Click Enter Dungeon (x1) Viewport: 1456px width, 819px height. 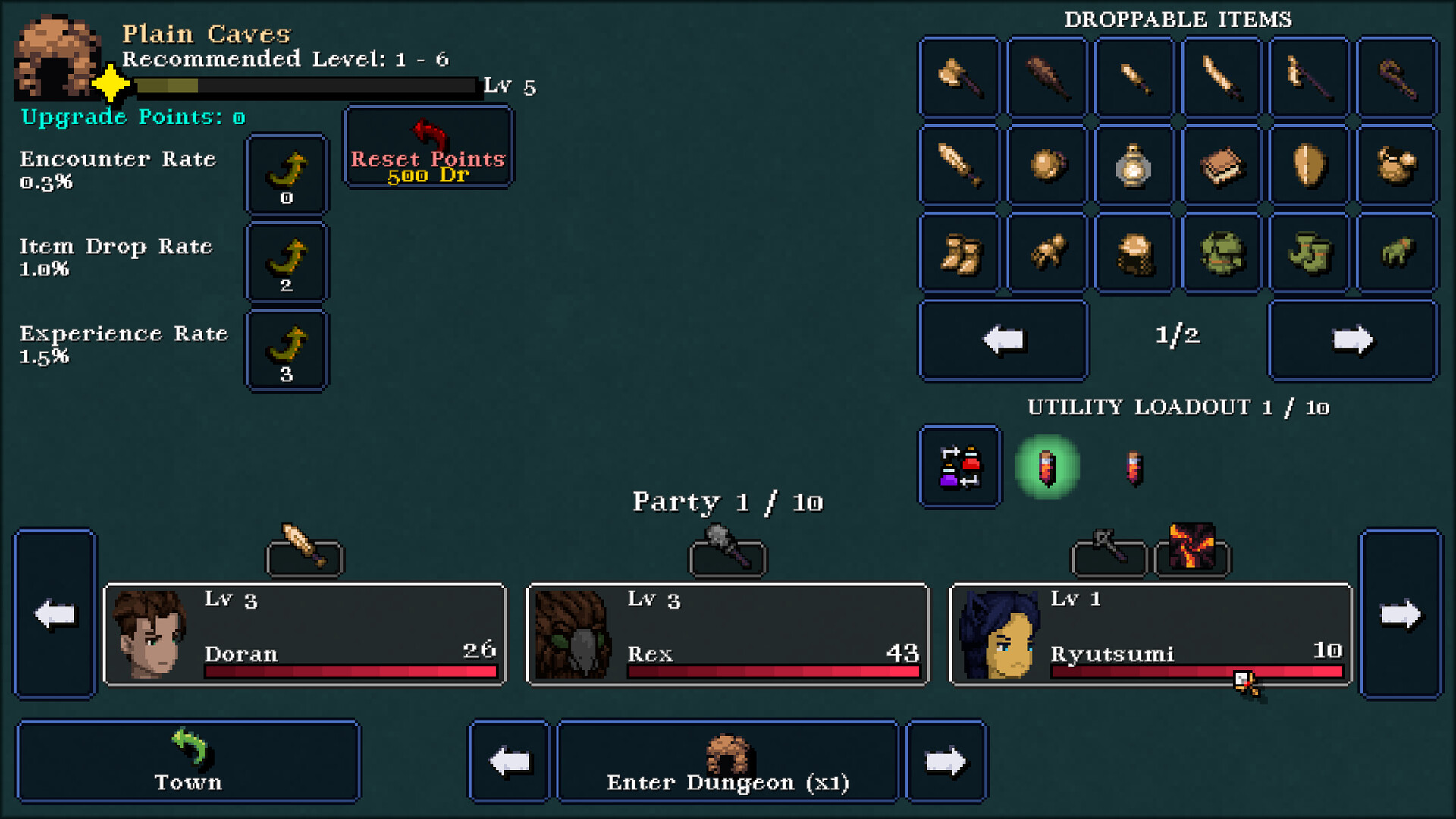pyautogui.click(x=727, y=761)
